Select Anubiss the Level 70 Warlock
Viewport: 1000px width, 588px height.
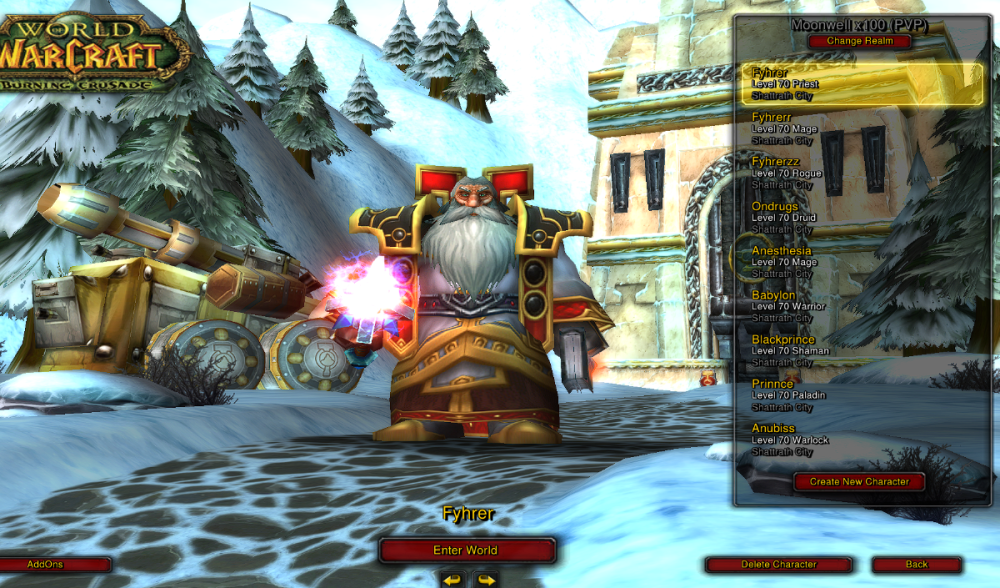pyautogui.click(x=861, y=439)
